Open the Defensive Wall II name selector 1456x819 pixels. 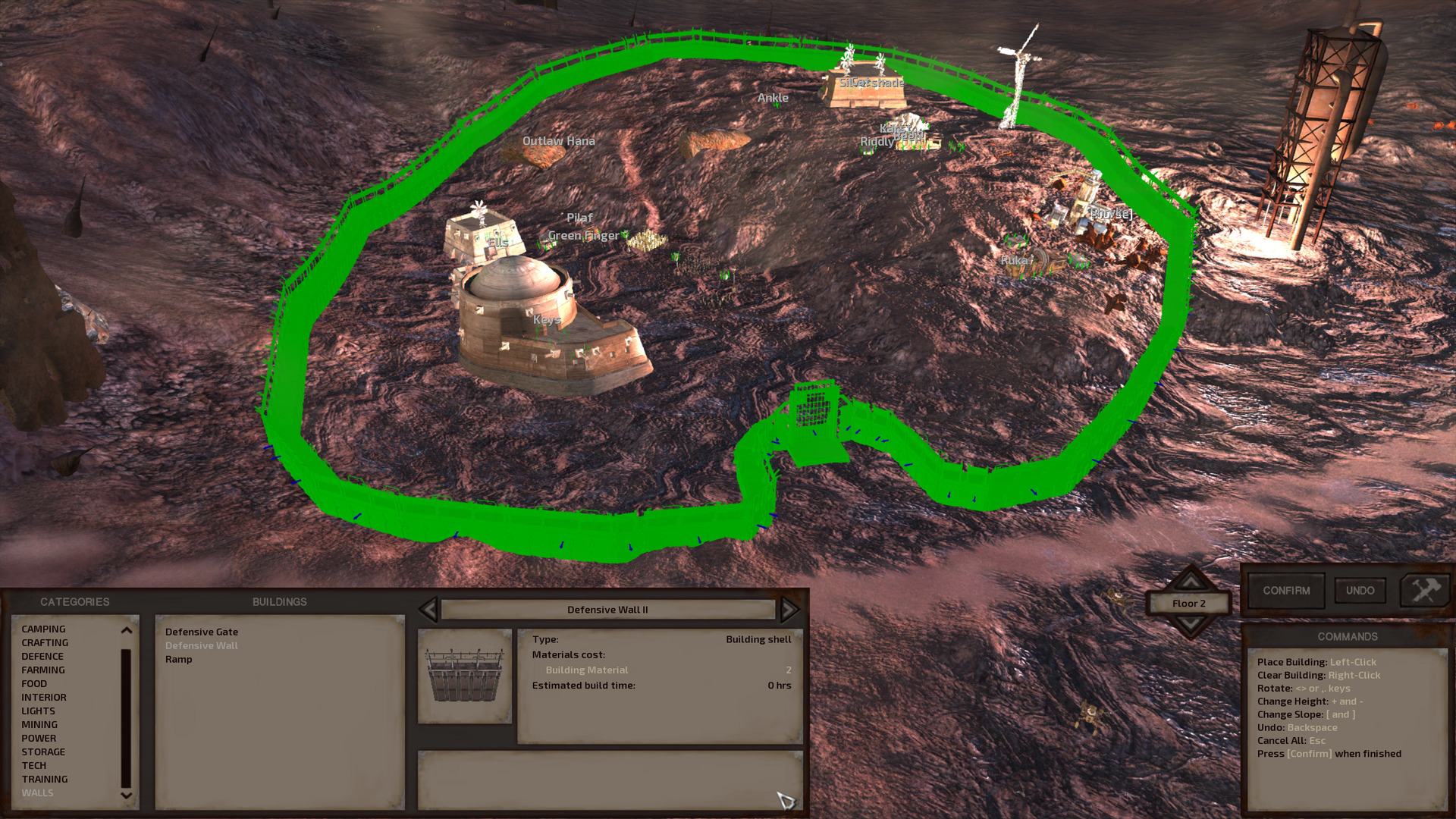click(x=607, y=609)
